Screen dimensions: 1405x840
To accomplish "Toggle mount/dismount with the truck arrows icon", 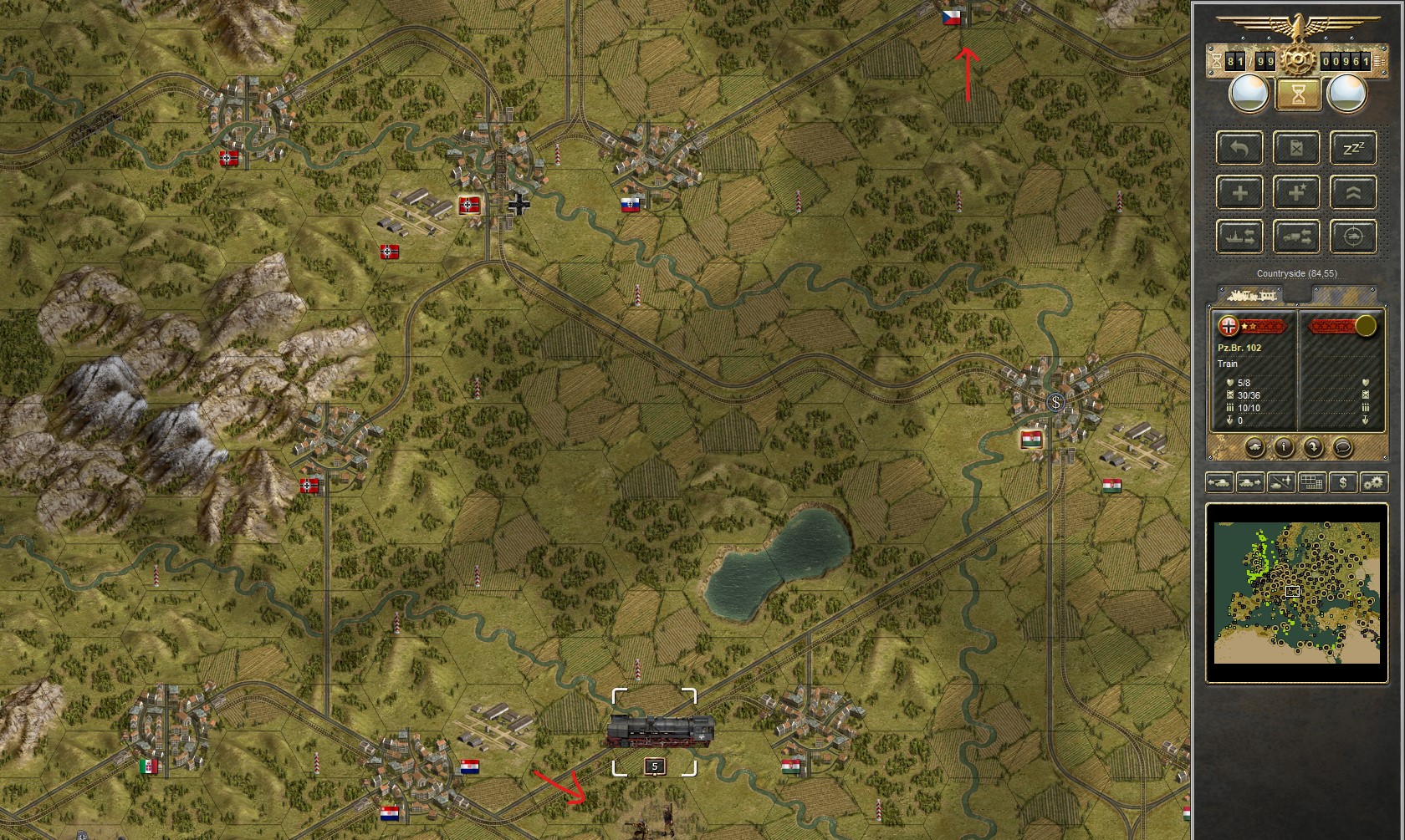I will [1296, 237].
